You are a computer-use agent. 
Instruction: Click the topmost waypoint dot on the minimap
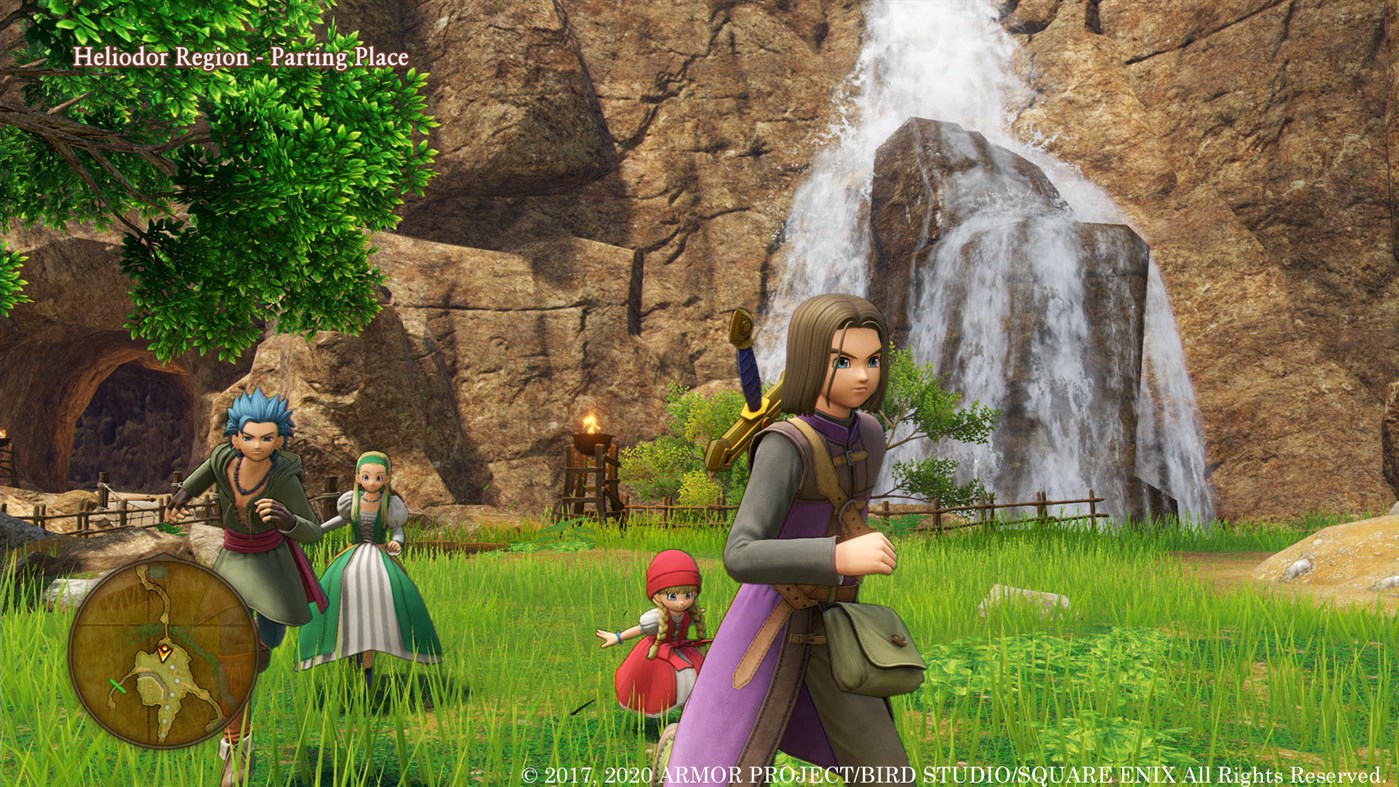coord(172,667)
